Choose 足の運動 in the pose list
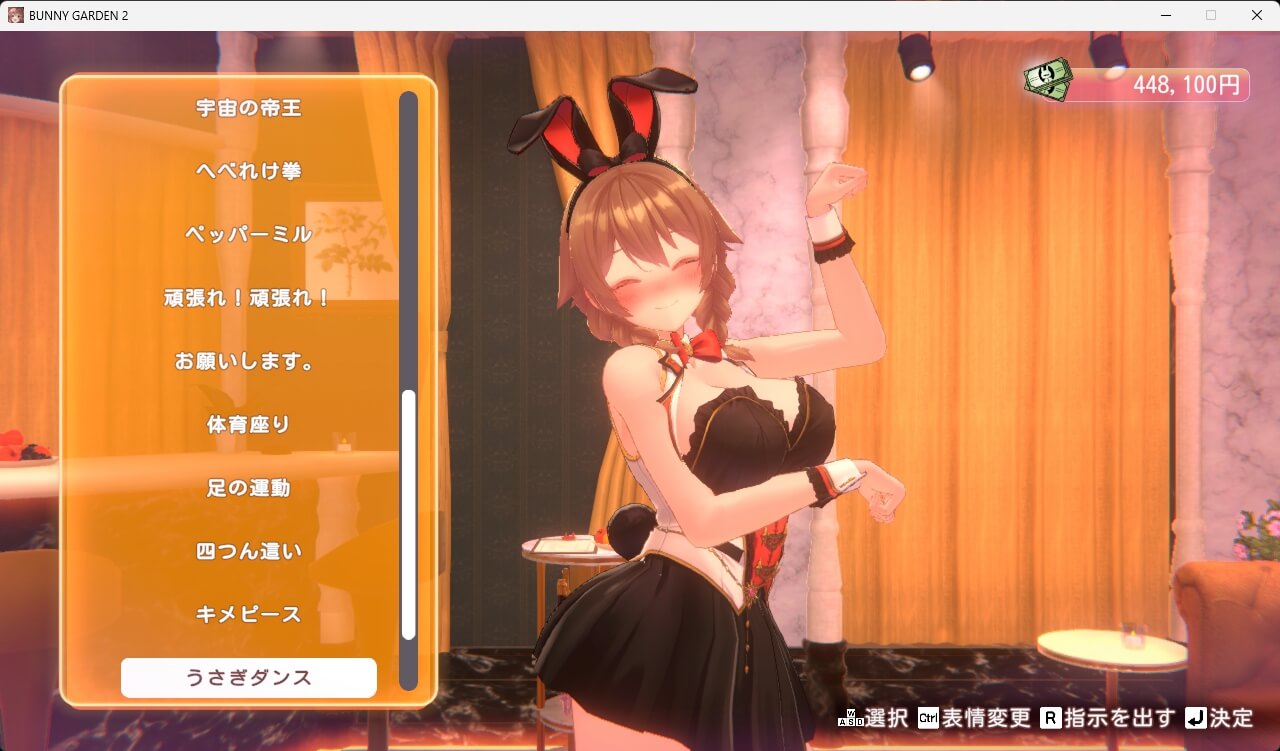Viewport: 1280px width, 751px height. pyautogui.click(x=248, y=488)
